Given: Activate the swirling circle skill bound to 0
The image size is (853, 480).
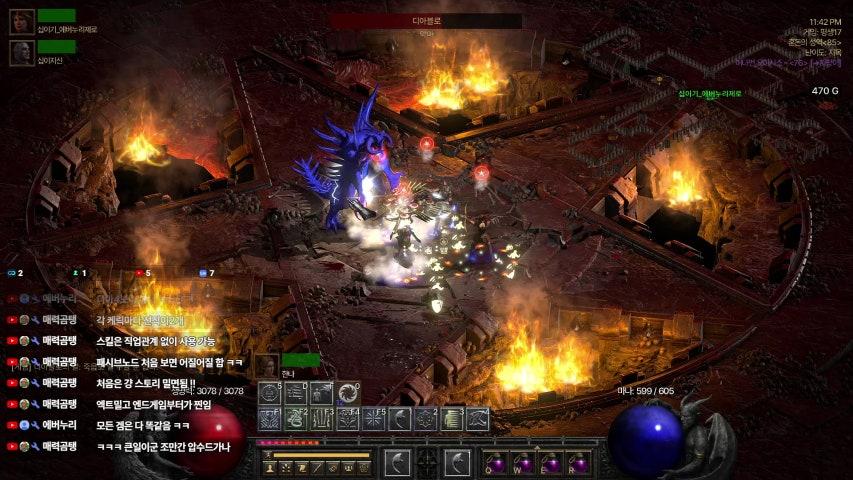Looking at the screenshot, I should tap(348, 393).
